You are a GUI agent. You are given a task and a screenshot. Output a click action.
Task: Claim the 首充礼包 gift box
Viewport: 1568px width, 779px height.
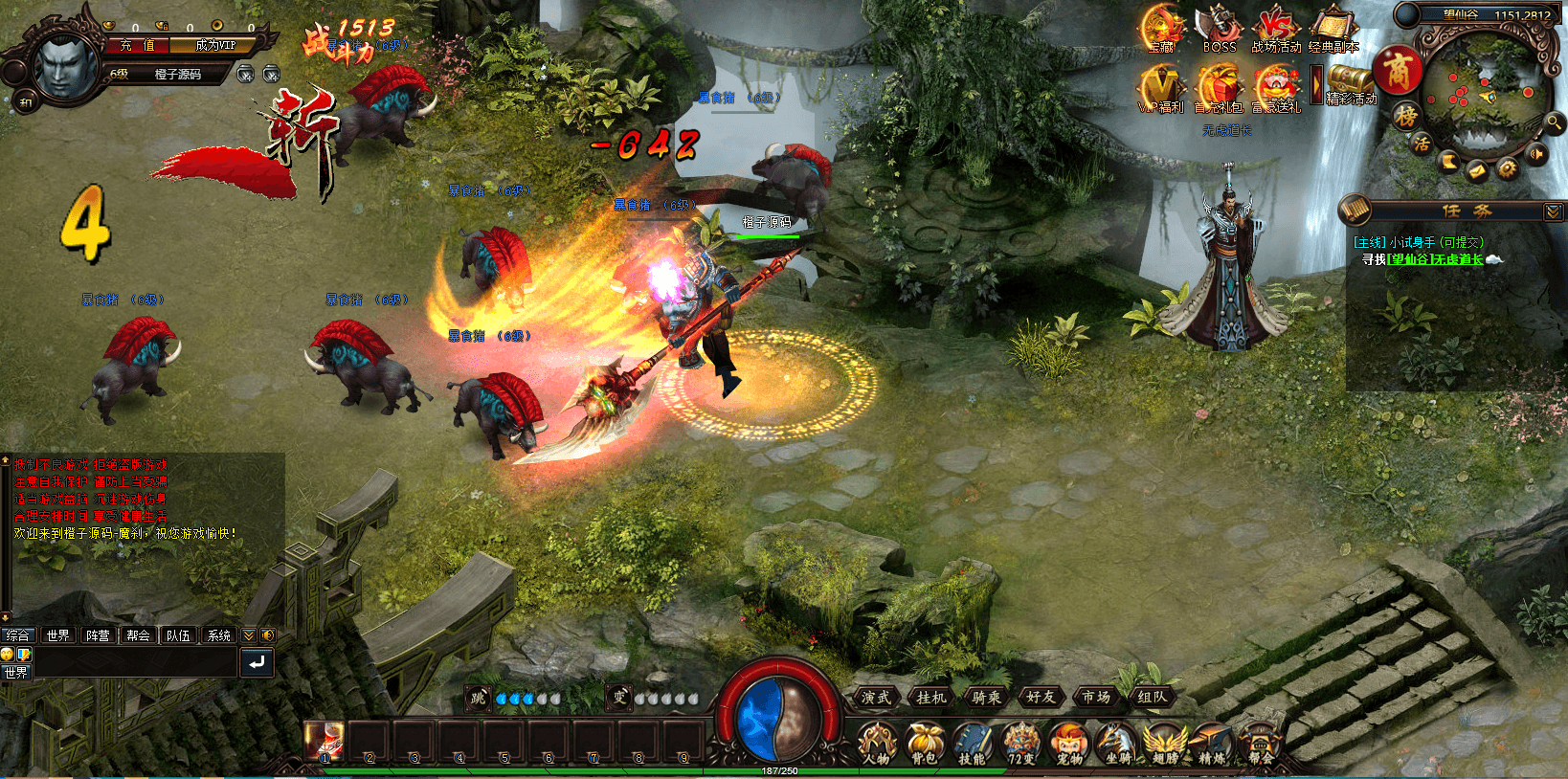tap(1219, 88)
